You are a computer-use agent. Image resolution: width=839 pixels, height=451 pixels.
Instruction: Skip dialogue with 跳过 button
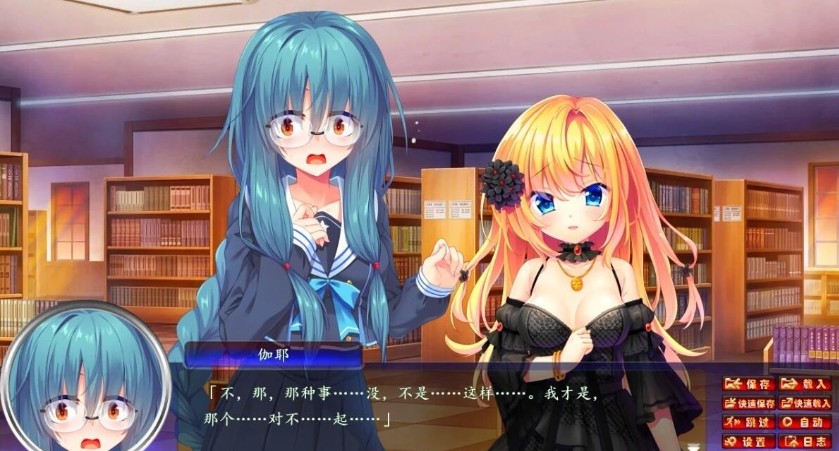click(x=749, y=422)
